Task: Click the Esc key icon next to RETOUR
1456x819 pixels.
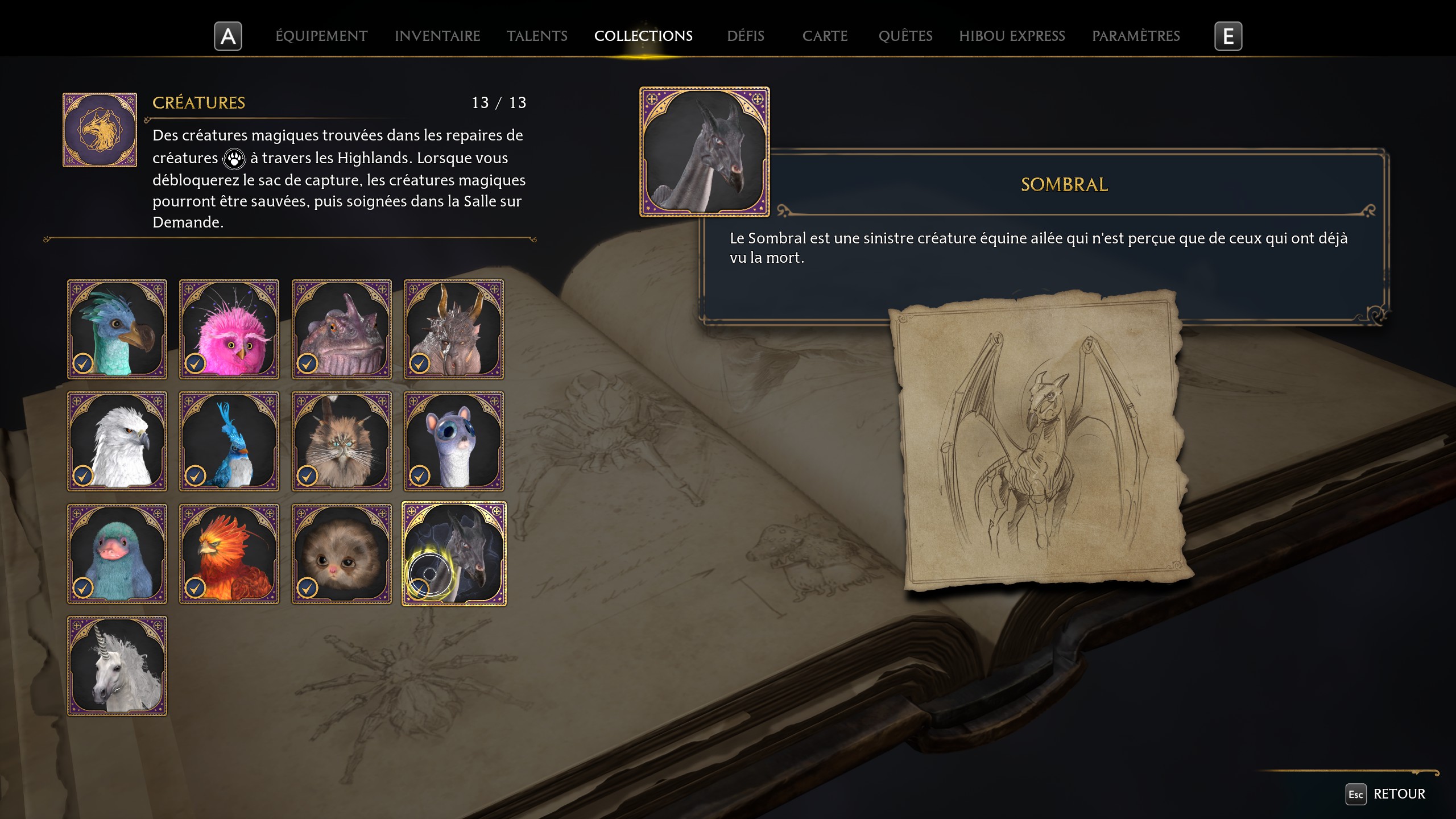Action: pos(1356,794)
